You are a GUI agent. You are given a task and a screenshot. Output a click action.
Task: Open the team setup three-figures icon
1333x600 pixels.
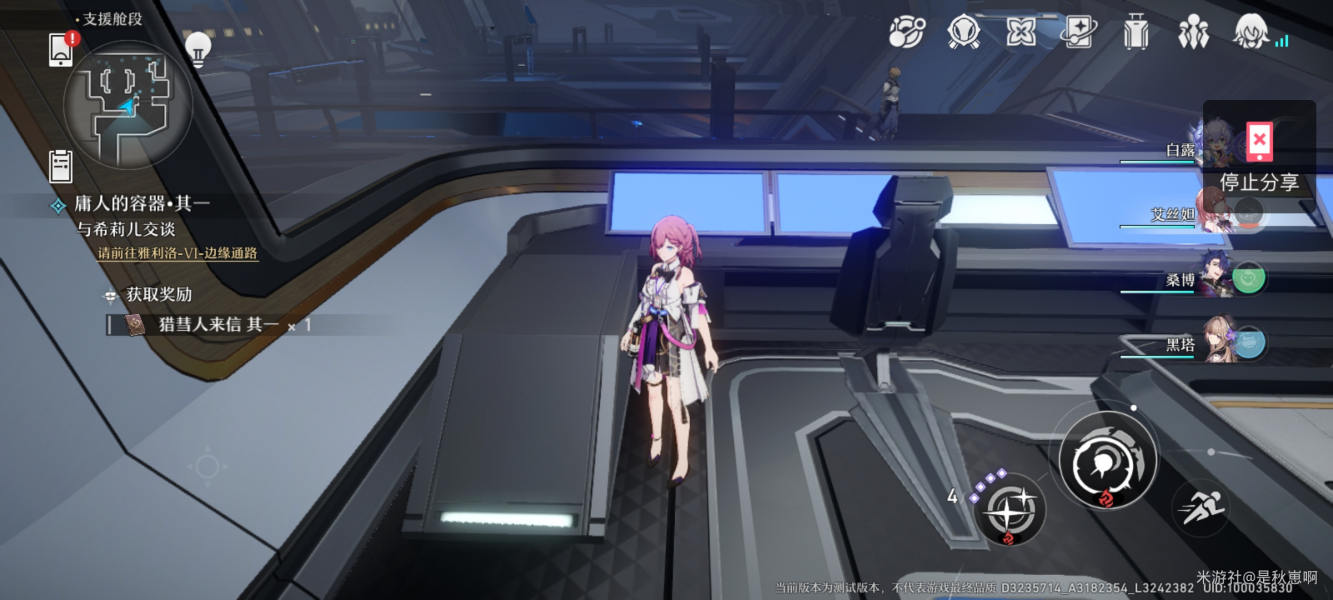(1193, 32)
